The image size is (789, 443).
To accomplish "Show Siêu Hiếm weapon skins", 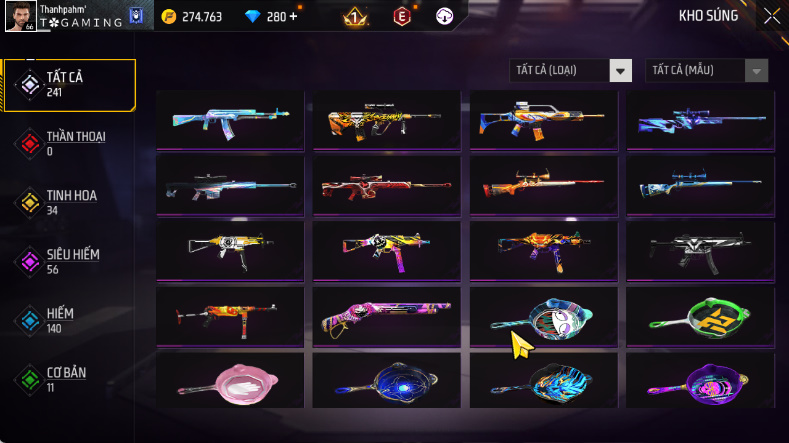I will pos(70,261).
